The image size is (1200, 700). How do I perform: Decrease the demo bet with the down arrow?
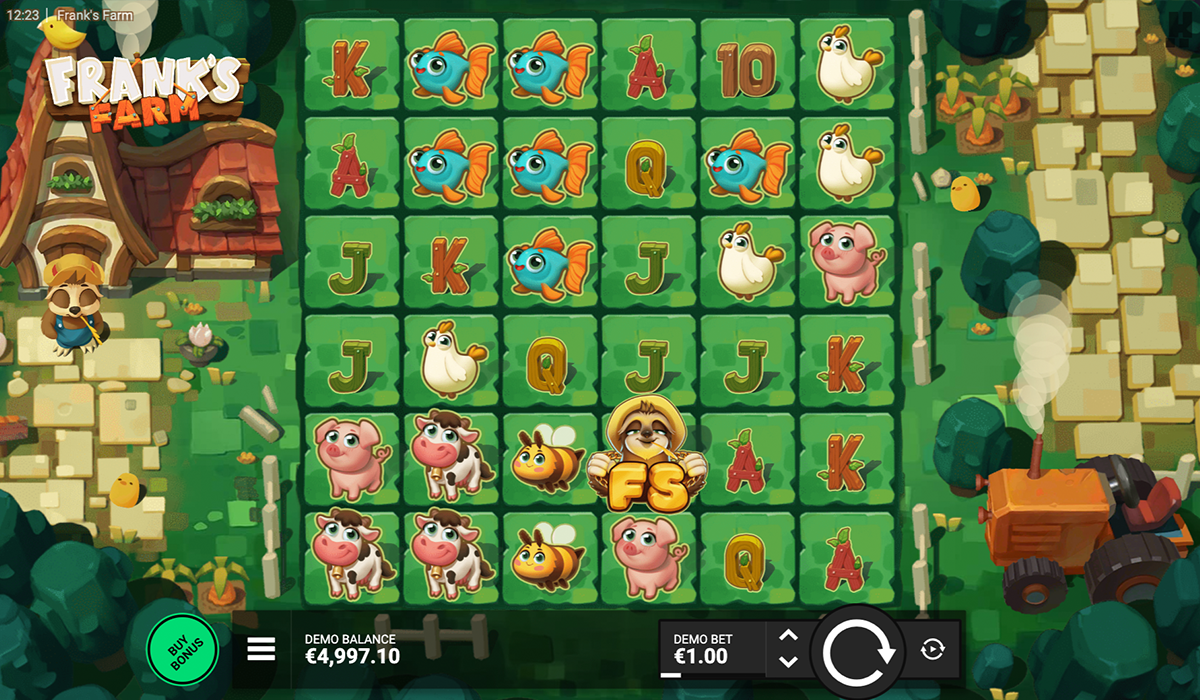click(x=788, y=662)
